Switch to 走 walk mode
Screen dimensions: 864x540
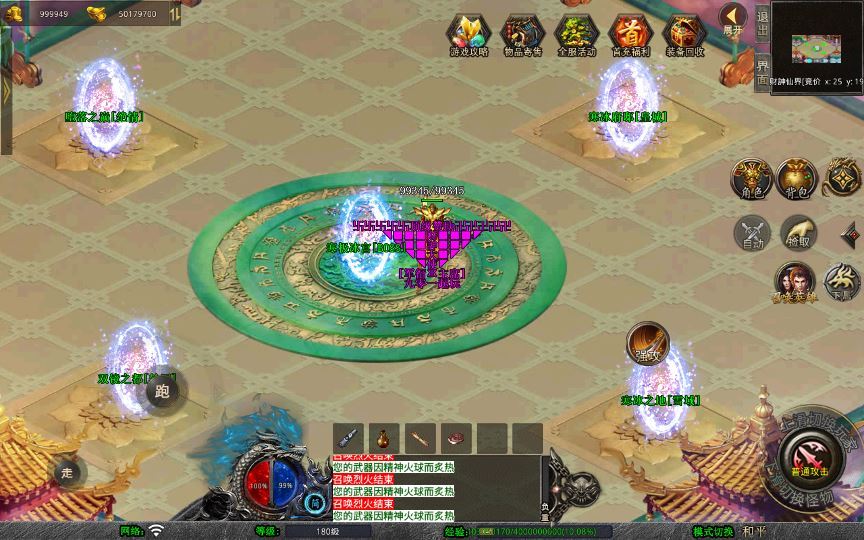point(68,472)
